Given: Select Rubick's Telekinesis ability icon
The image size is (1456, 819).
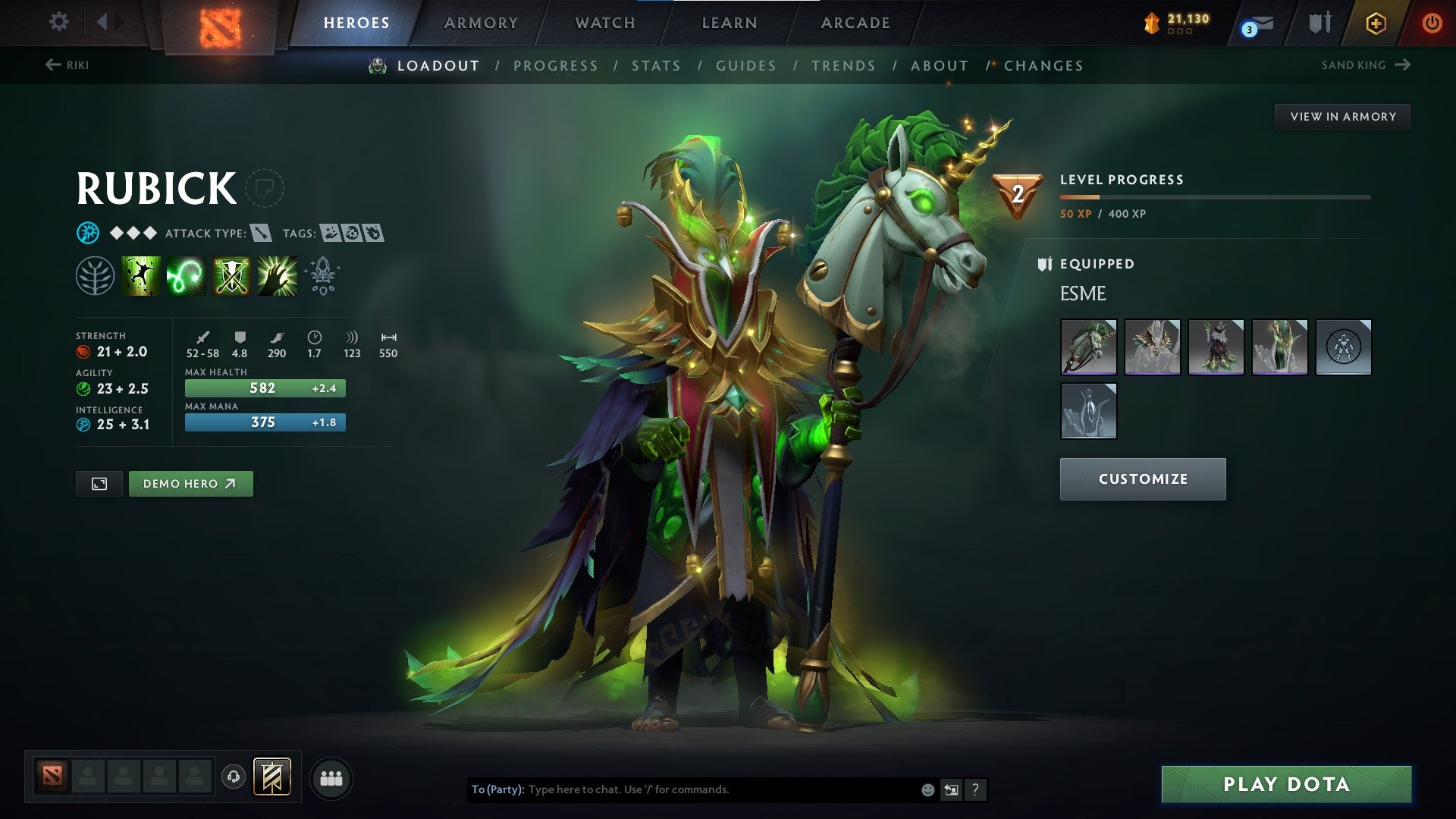Looking at the screenshot, I should pyautogui.click(x=140, y=275).
